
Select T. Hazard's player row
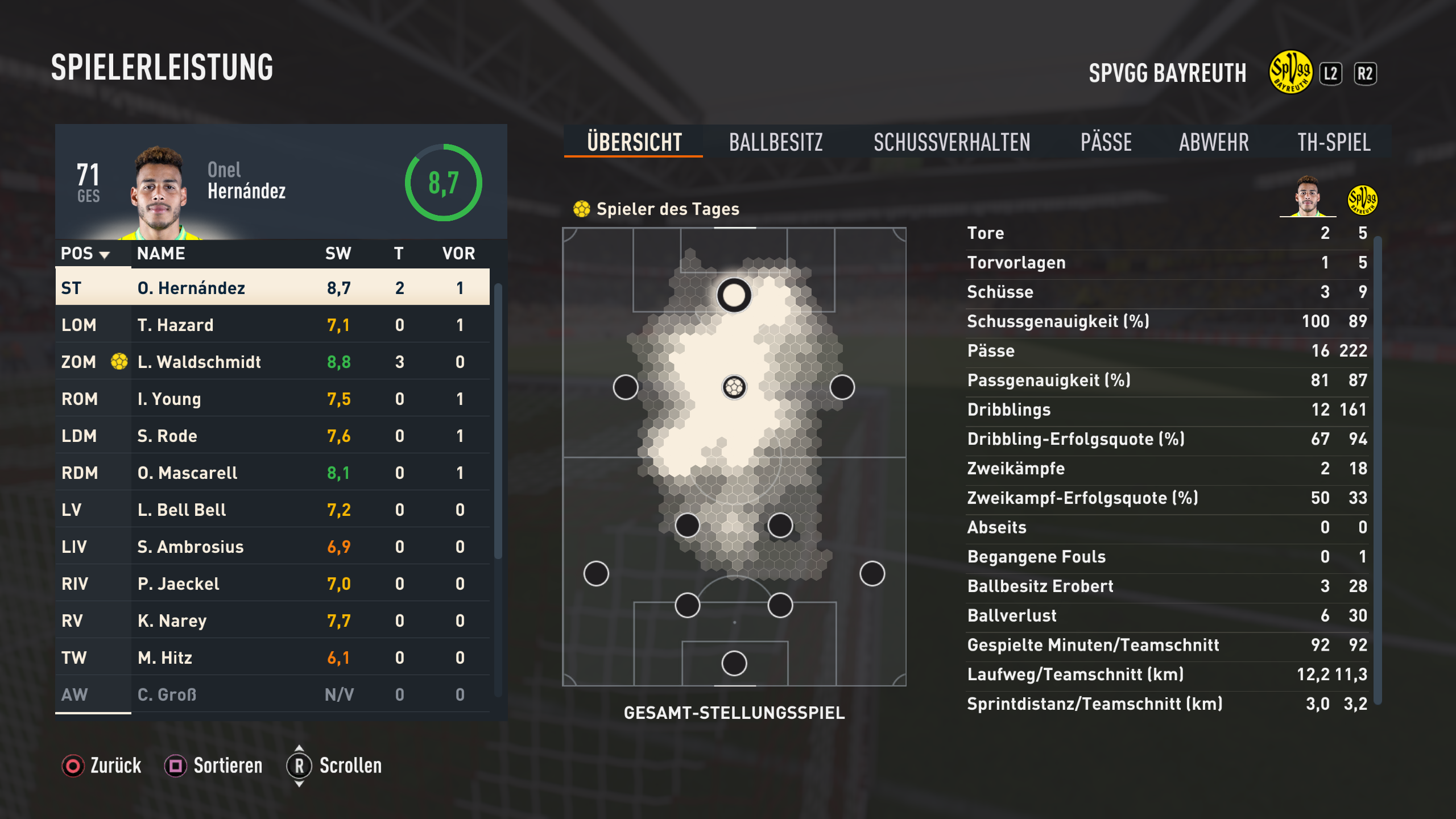(272, 325)
